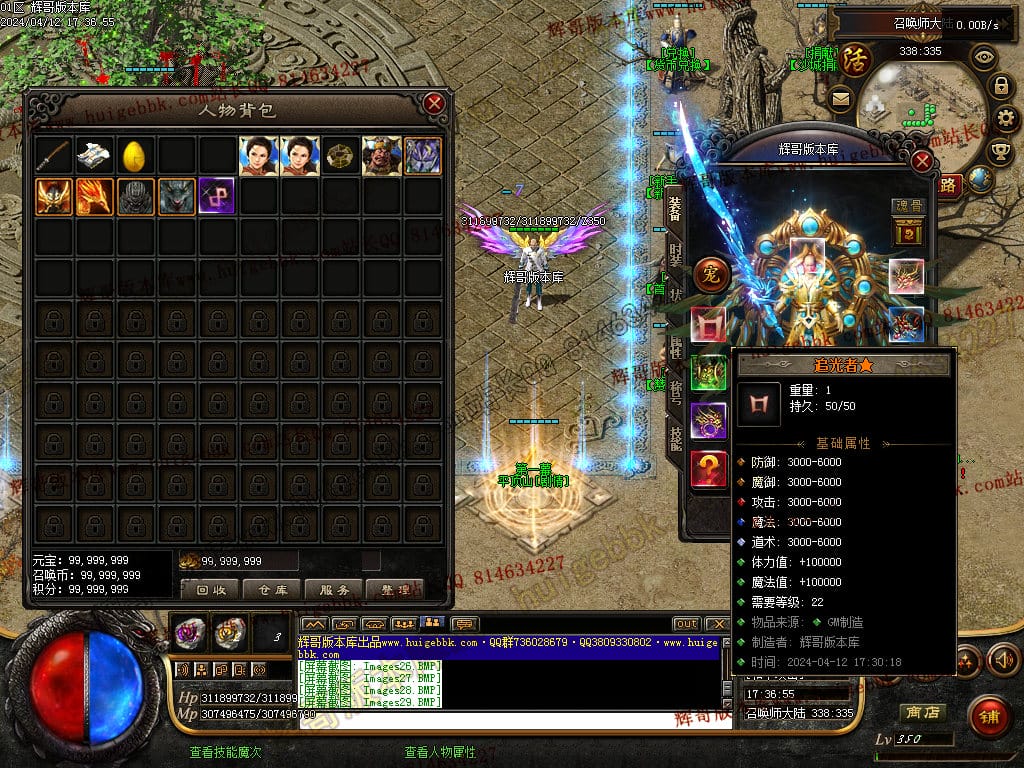The image size is (1024, 768).
Task: Open the 商店 shop
Action: [921, 713]
